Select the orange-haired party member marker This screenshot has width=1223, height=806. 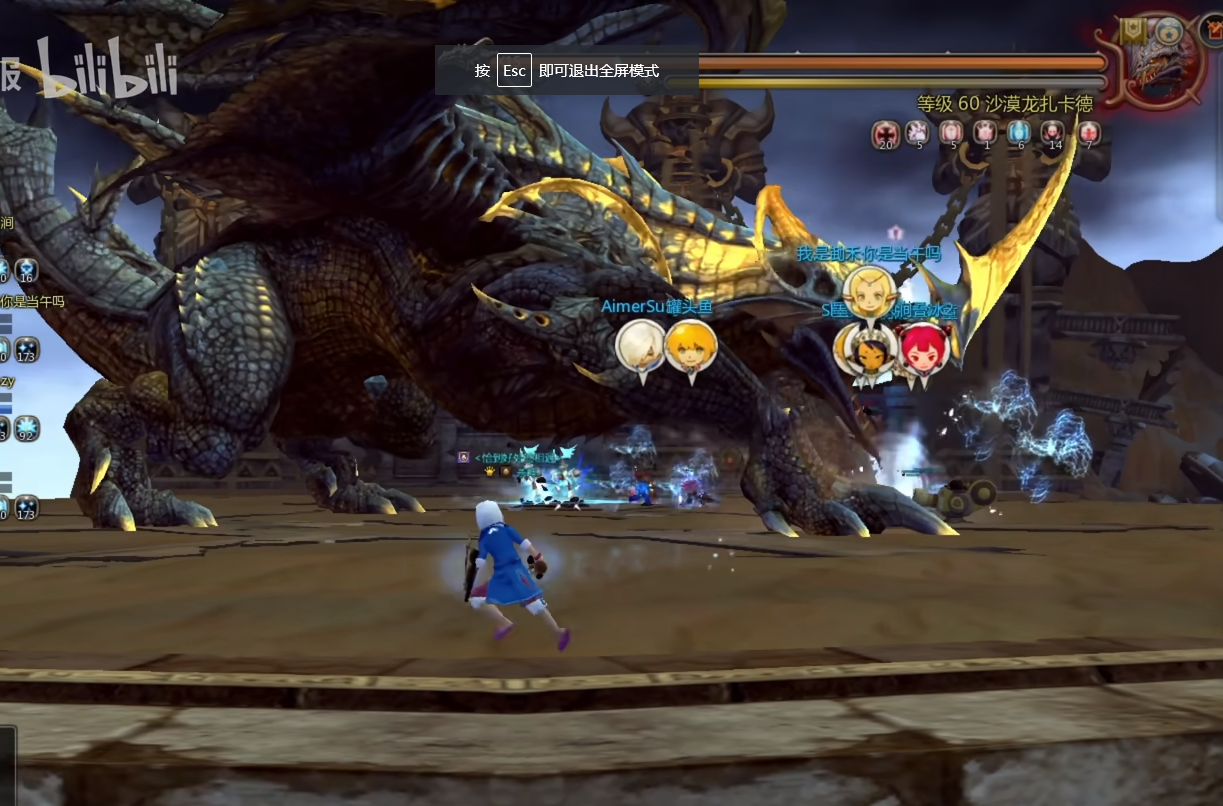690,346
